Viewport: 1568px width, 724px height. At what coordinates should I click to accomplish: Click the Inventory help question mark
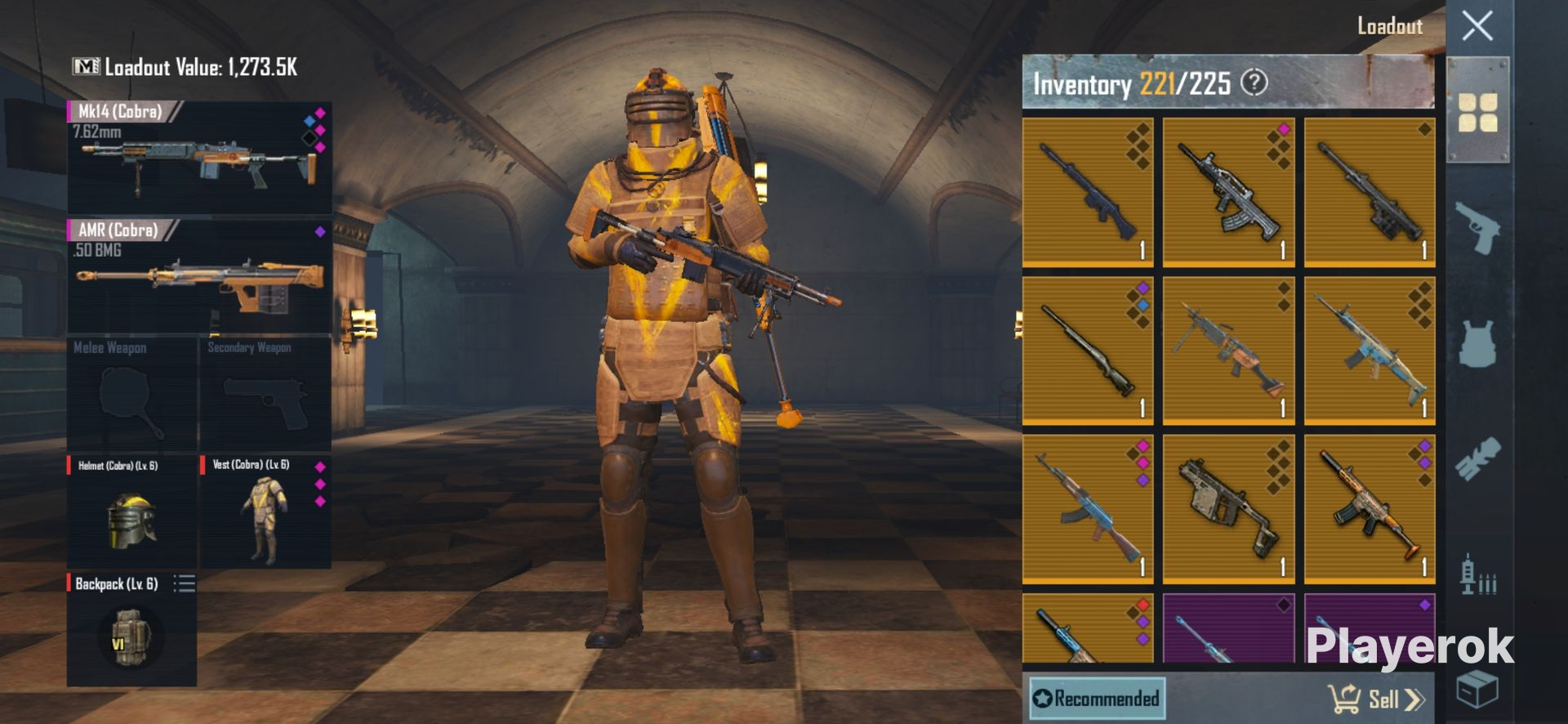tap(1254, 83)
